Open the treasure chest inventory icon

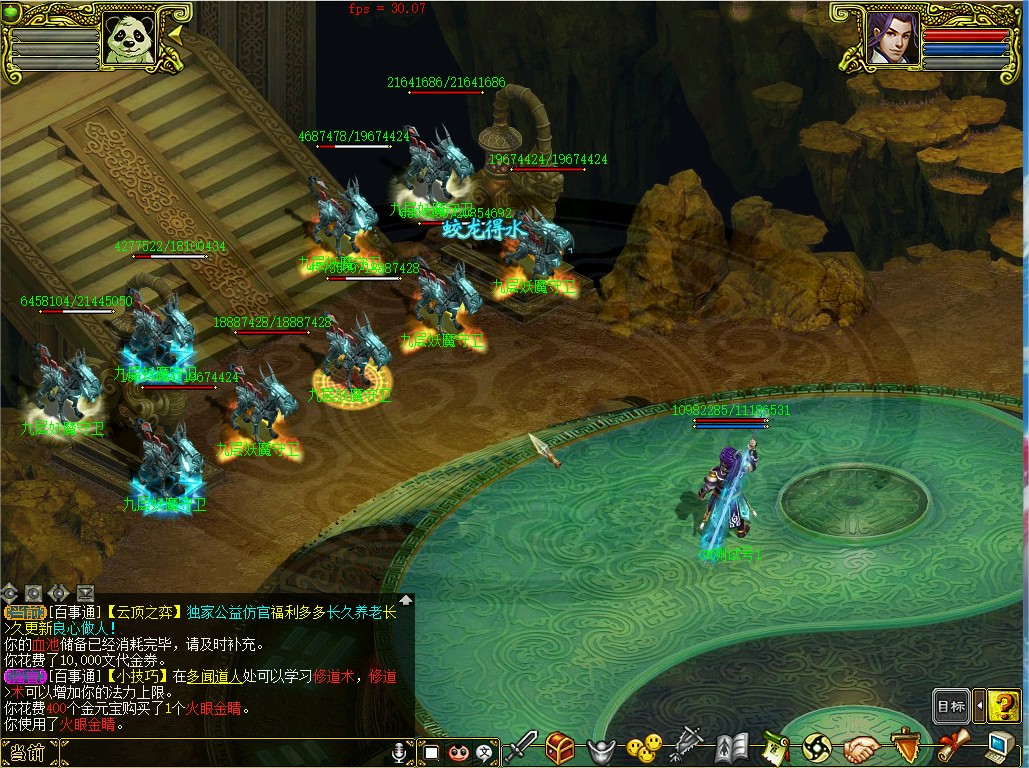(559, 746)
